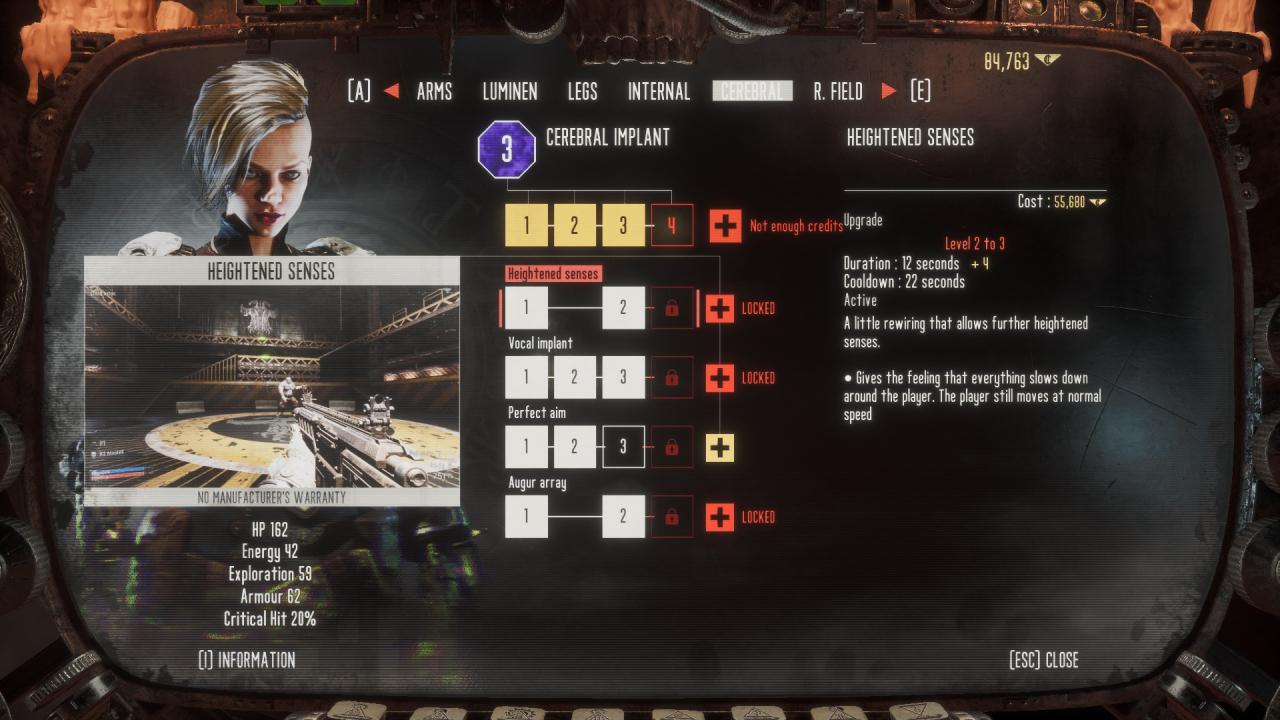Click the Heightened Senses preview image

pyautogui.click(x=272, y=386)
